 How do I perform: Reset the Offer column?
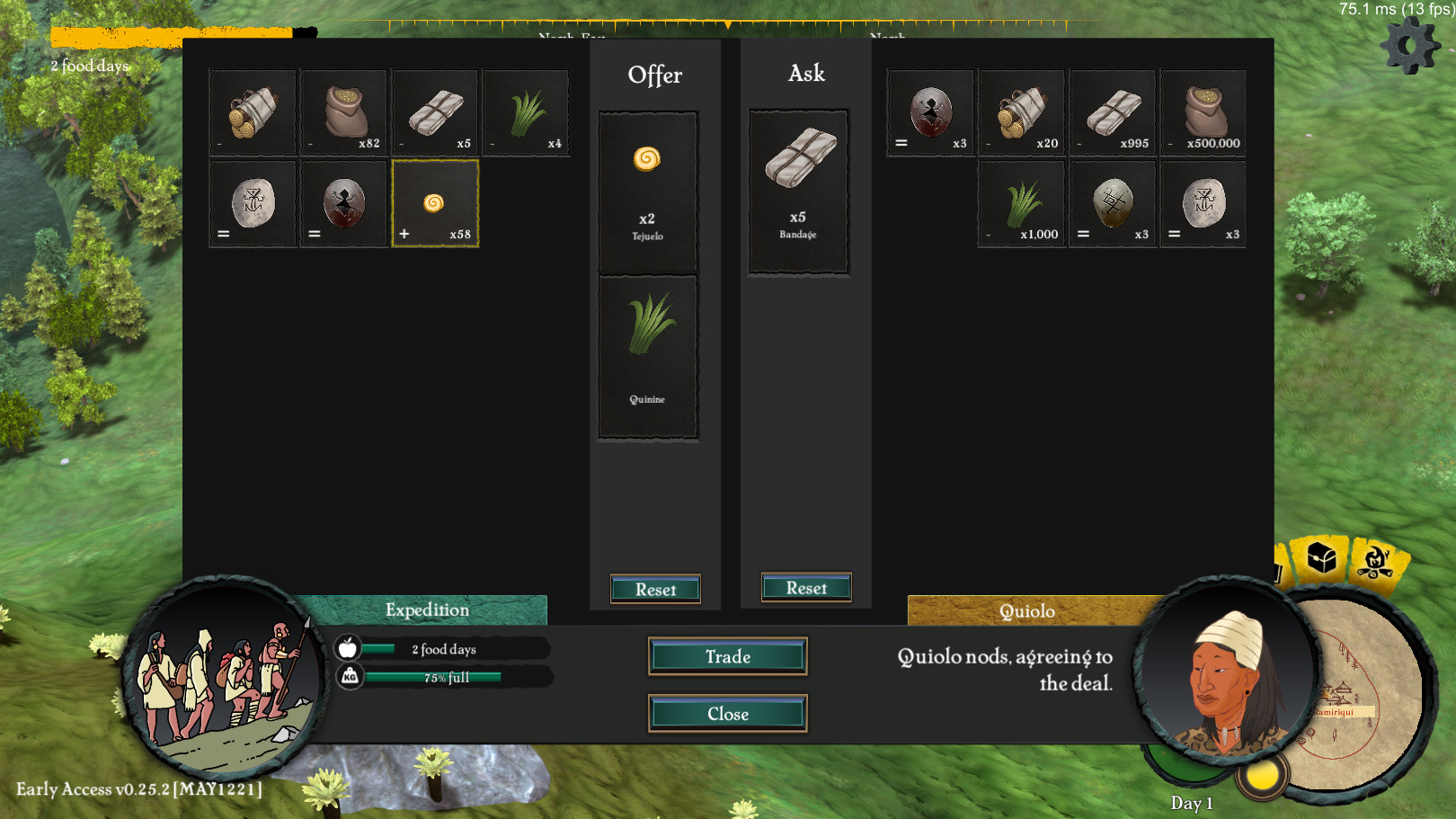(655, 590)
